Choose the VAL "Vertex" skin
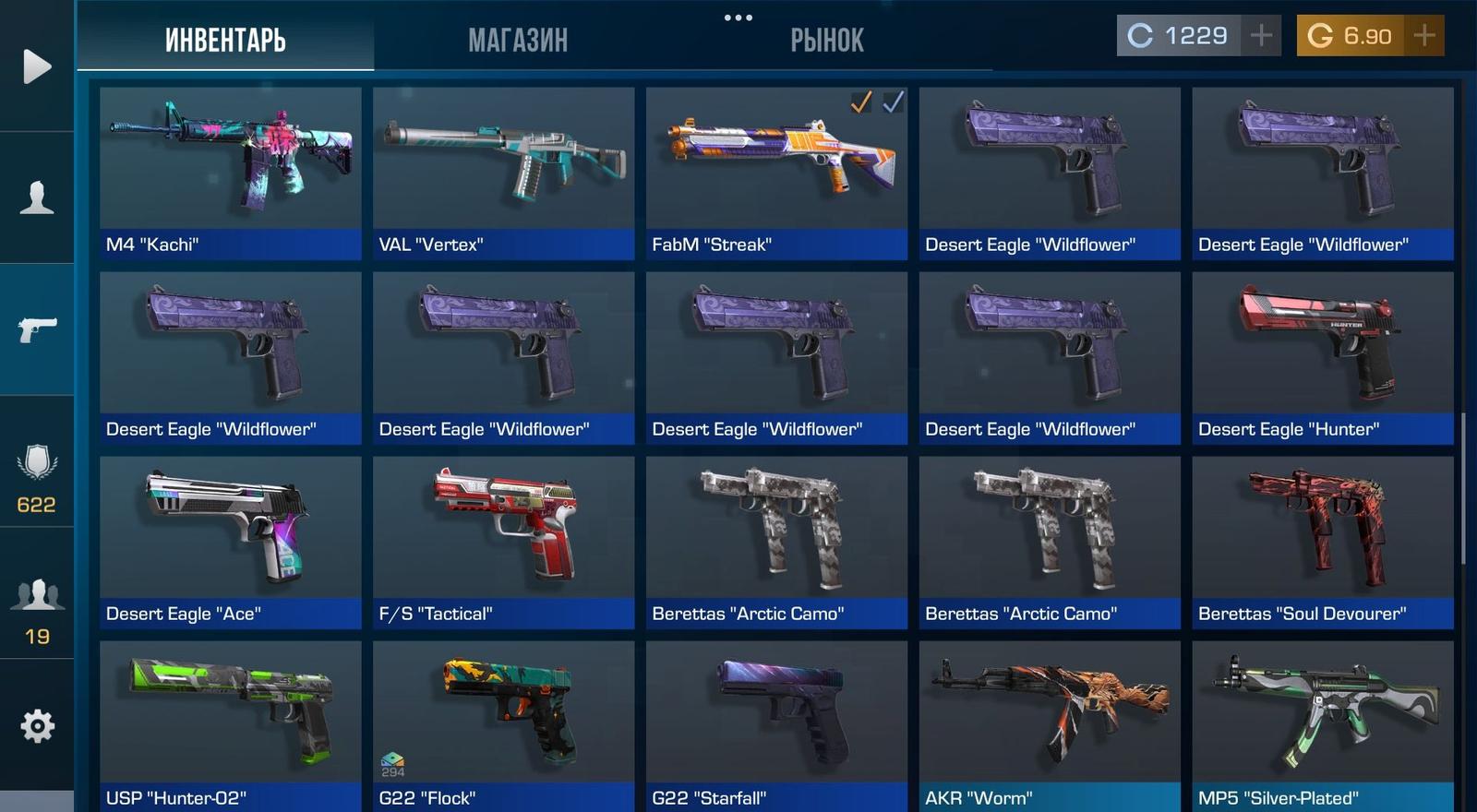 click(503, 173)
